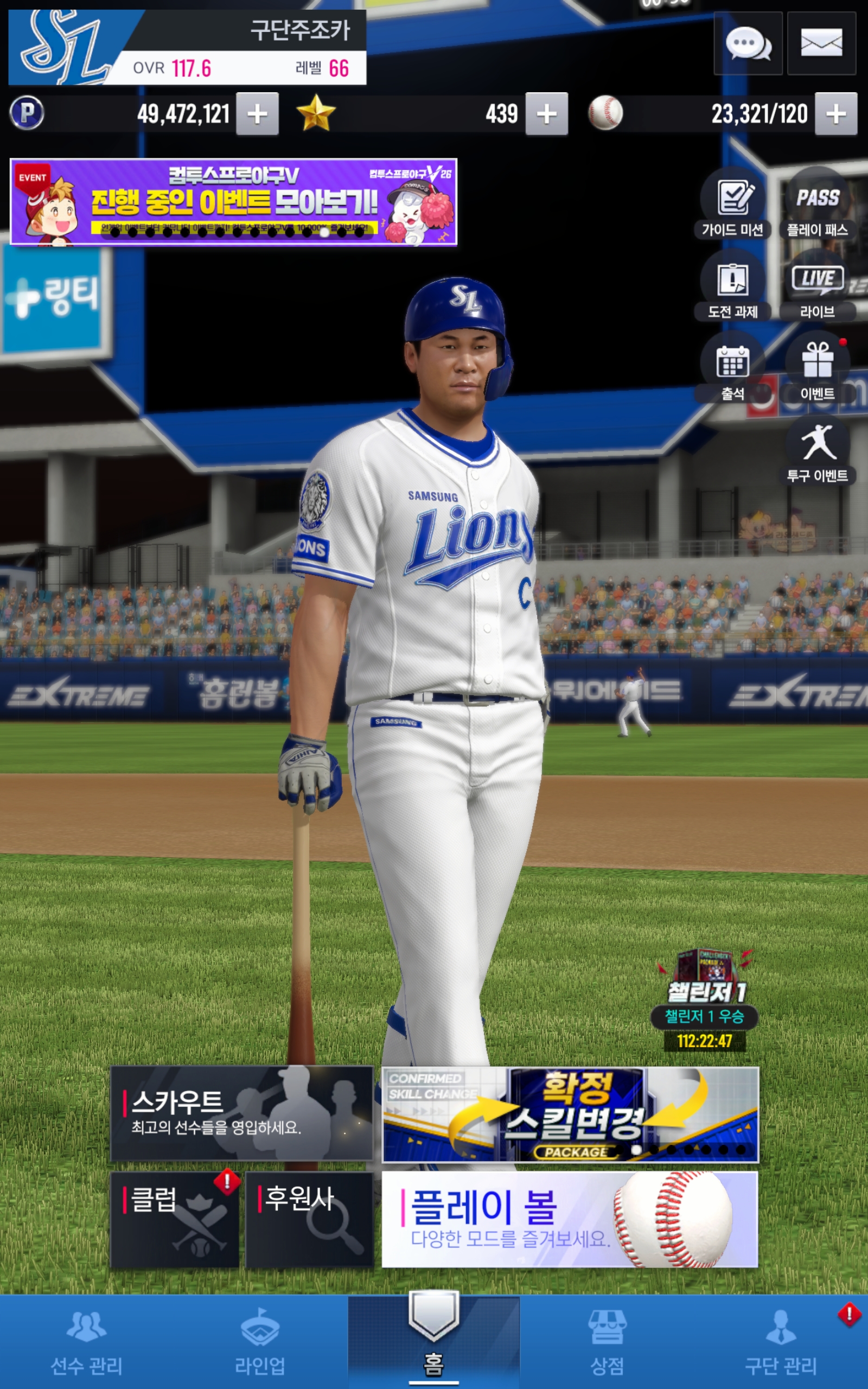This screenshot has width=868, height=1389.
Task: Add more points with the P currency plus
Action: 257,113
